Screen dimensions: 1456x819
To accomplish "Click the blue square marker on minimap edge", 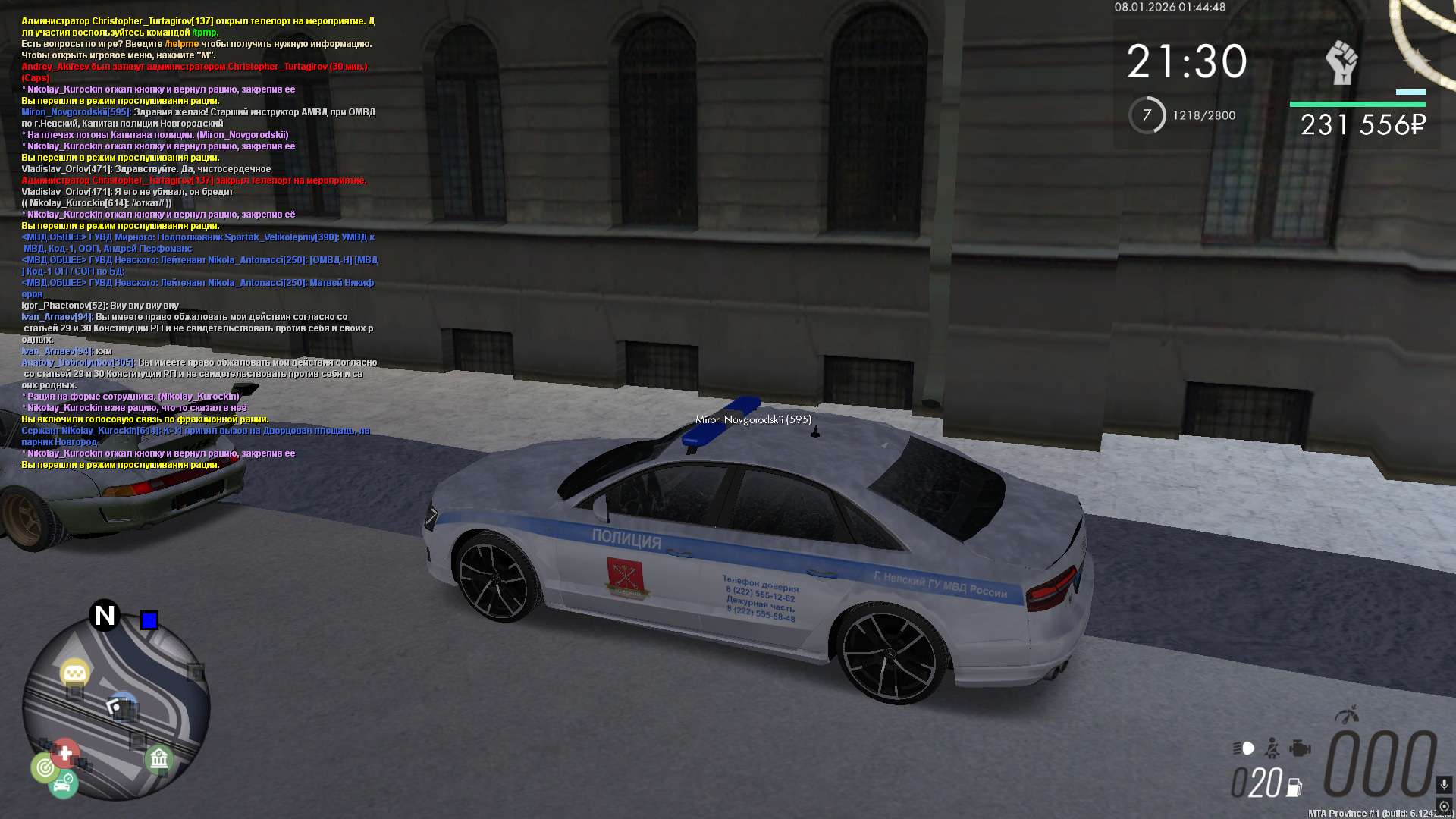I will [149, 620].
